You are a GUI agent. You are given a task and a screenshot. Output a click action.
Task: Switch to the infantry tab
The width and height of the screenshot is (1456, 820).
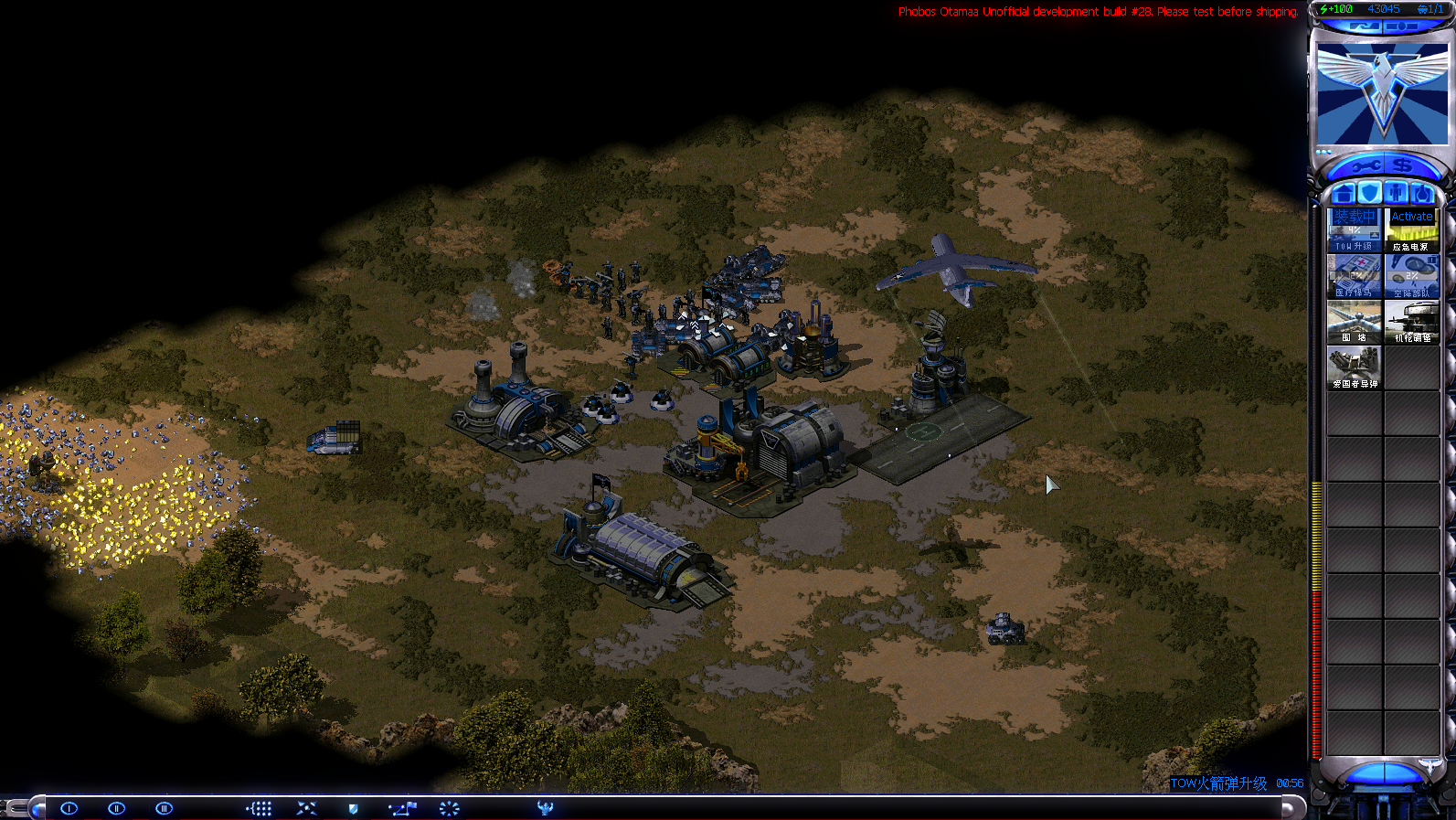(x=1396, y=194)
